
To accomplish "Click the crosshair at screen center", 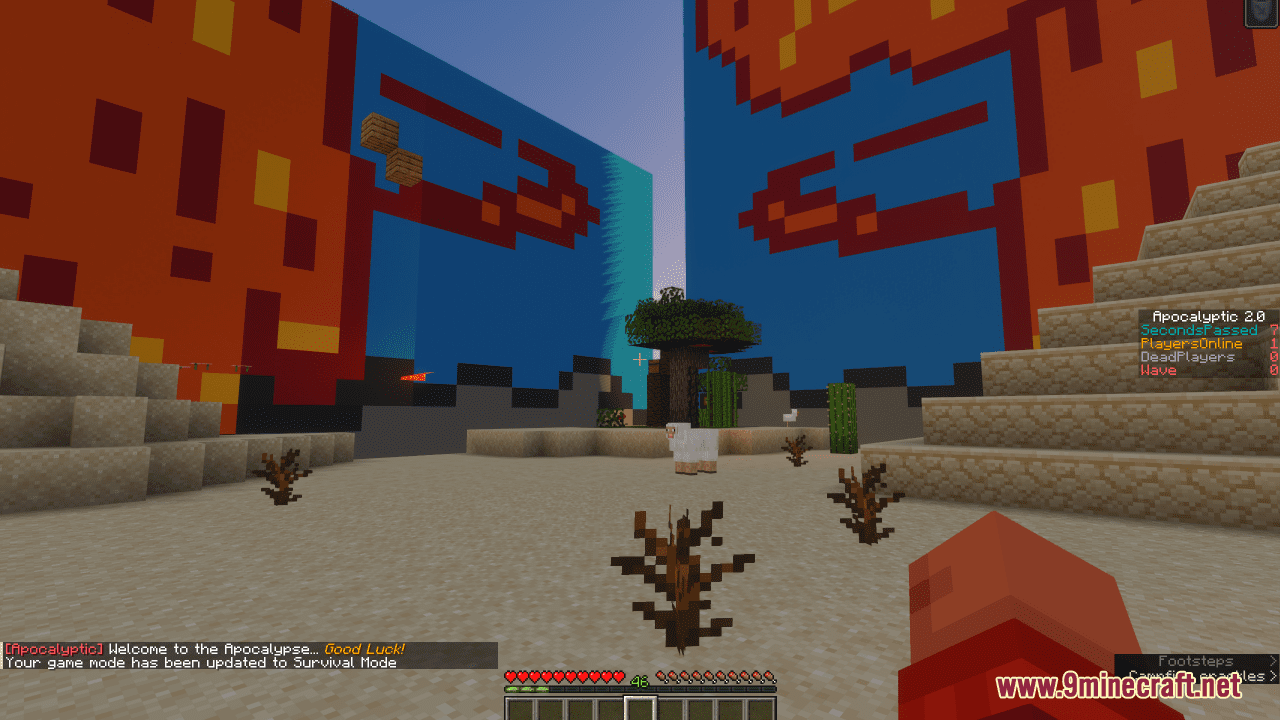I will pos(640,360).
